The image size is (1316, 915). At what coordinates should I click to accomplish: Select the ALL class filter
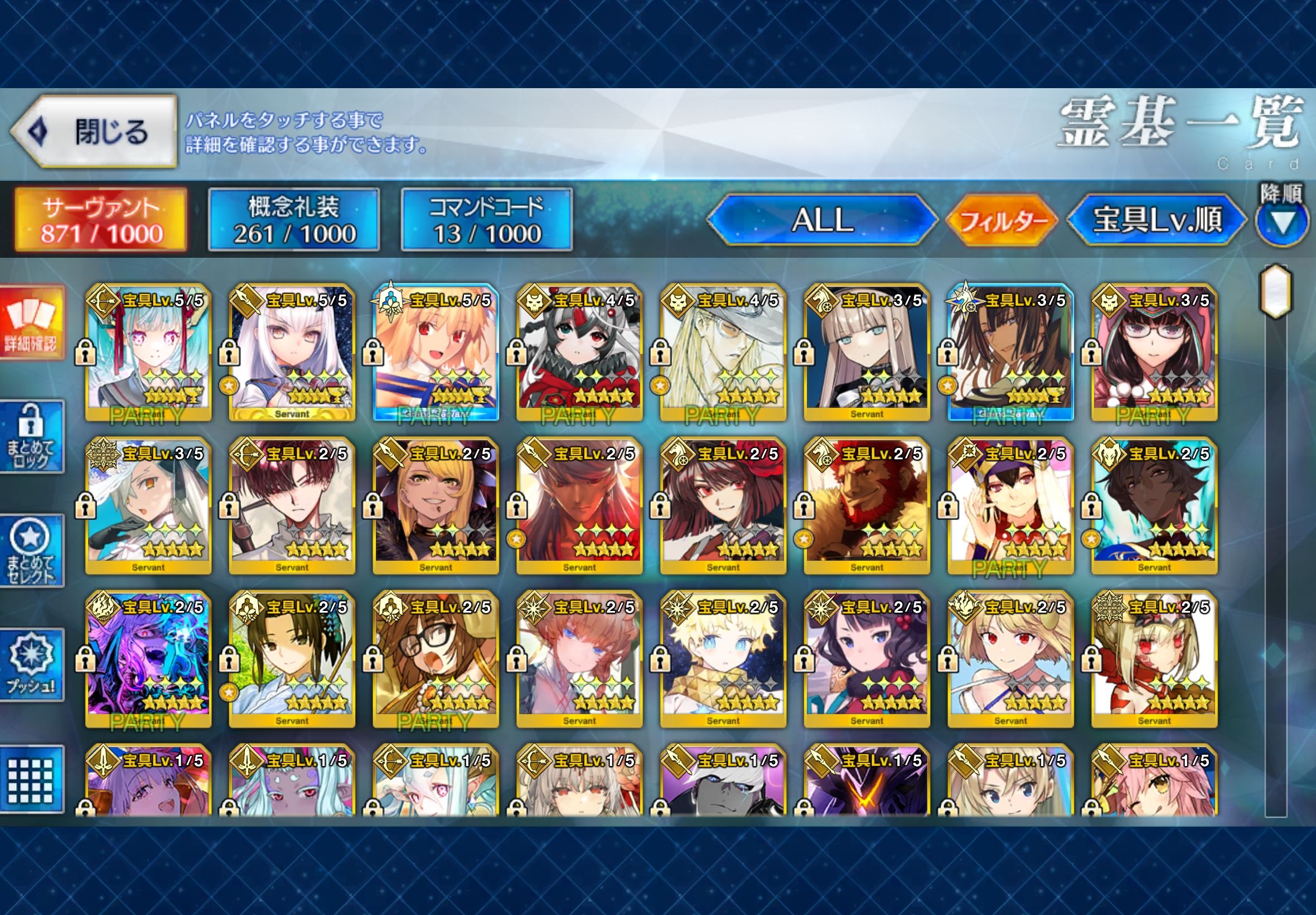(x=822, y=220)
